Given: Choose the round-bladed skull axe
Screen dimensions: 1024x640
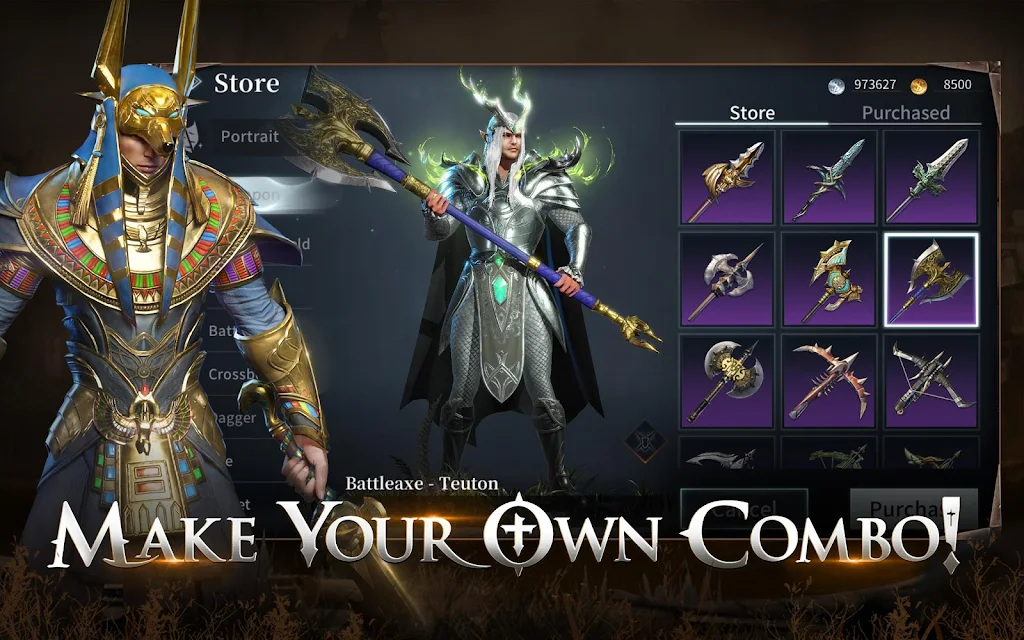Looking at the screenshot, I should pyautogui.click(x=727, y=382).
